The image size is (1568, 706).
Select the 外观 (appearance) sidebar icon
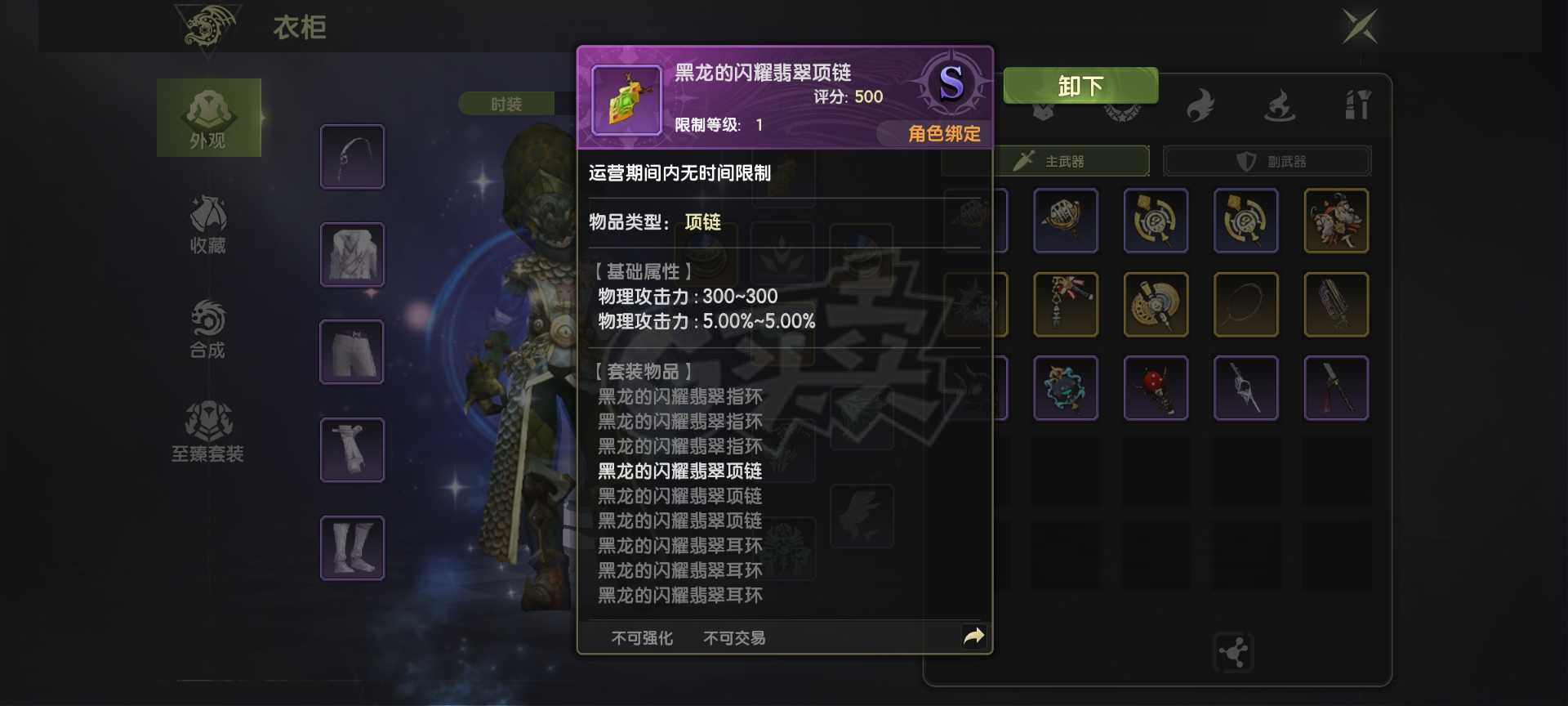(208, 117)
